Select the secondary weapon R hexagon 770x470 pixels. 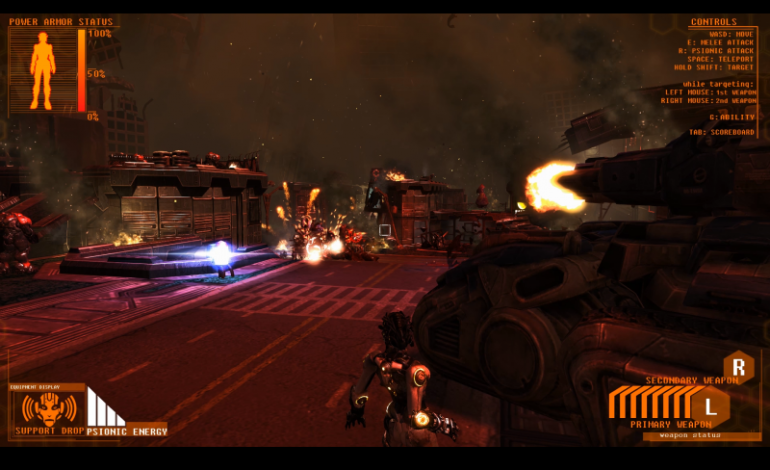click(739, 365)
